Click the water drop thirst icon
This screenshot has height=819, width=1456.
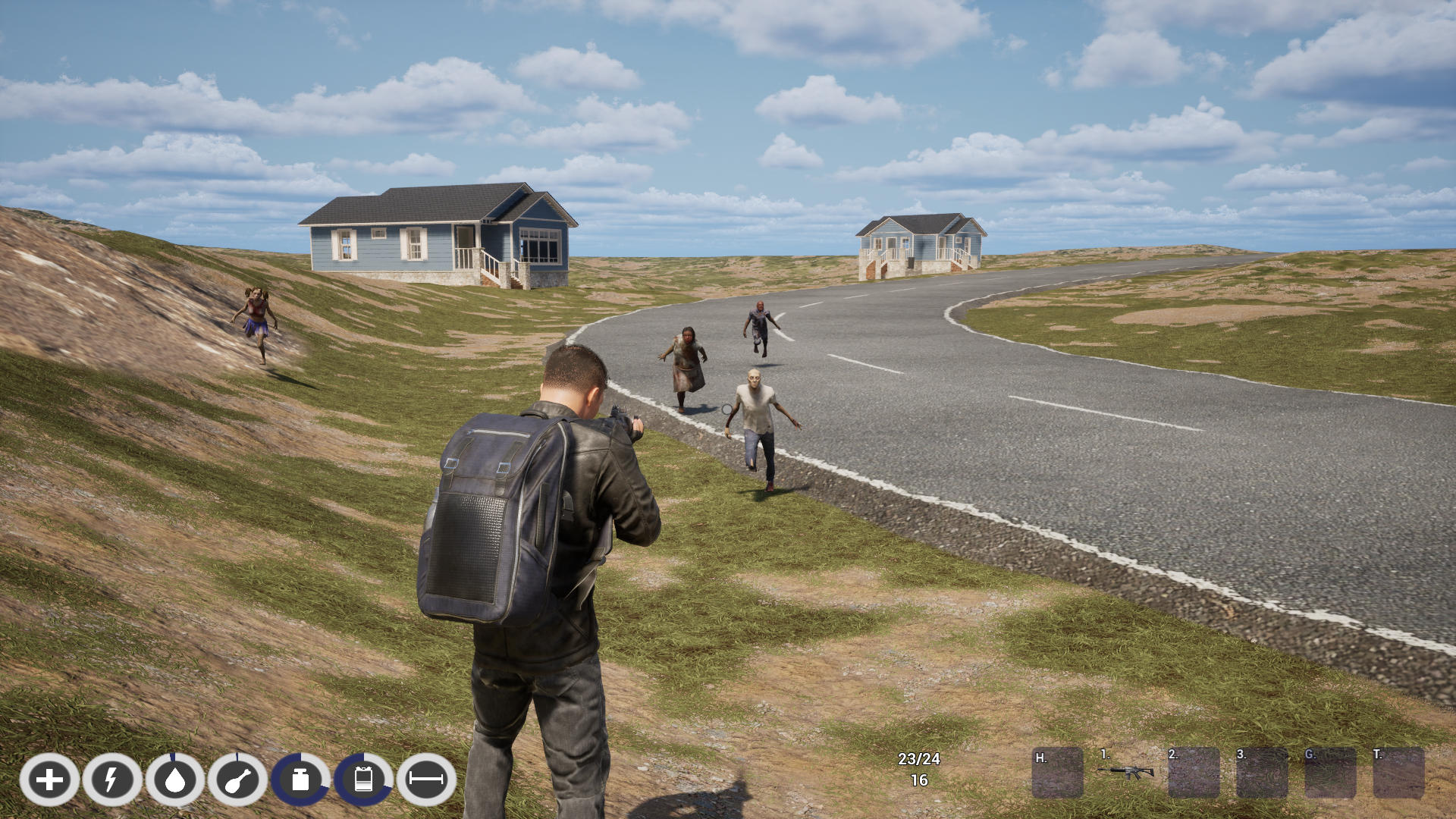[175, 780]
